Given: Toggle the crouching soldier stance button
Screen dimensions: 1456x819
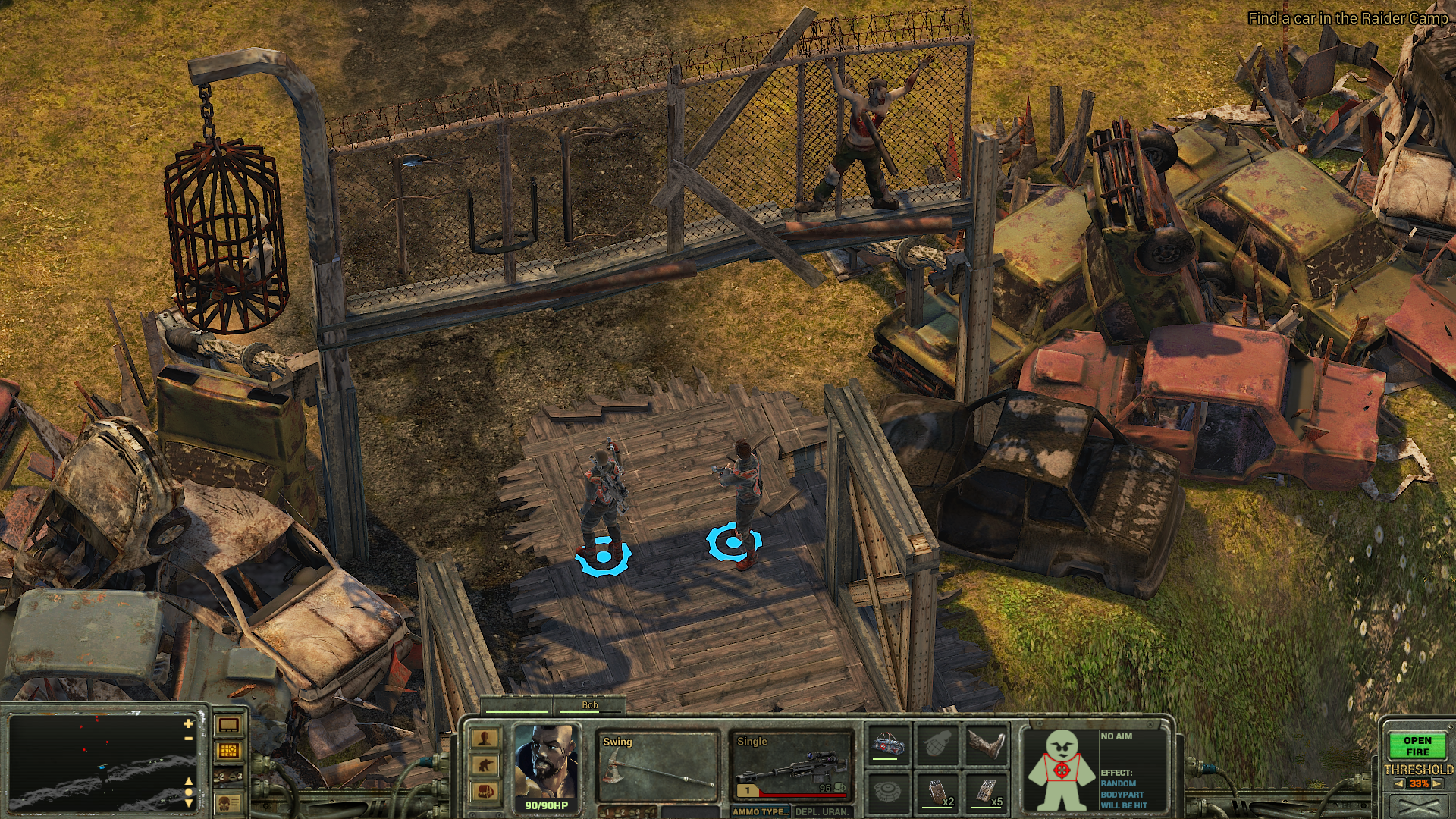Looking at the screenshot, I should (485, 765).
